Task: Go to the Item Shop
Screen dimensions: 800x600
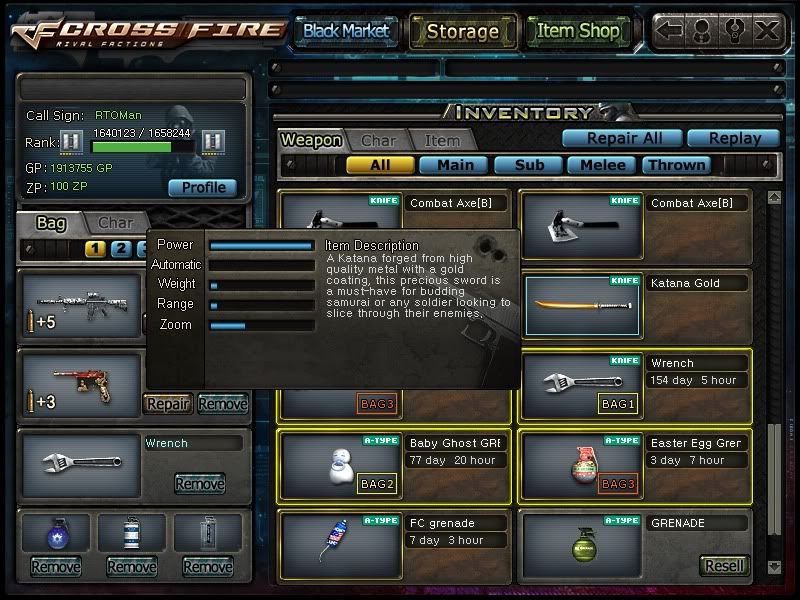Action: 577,31
